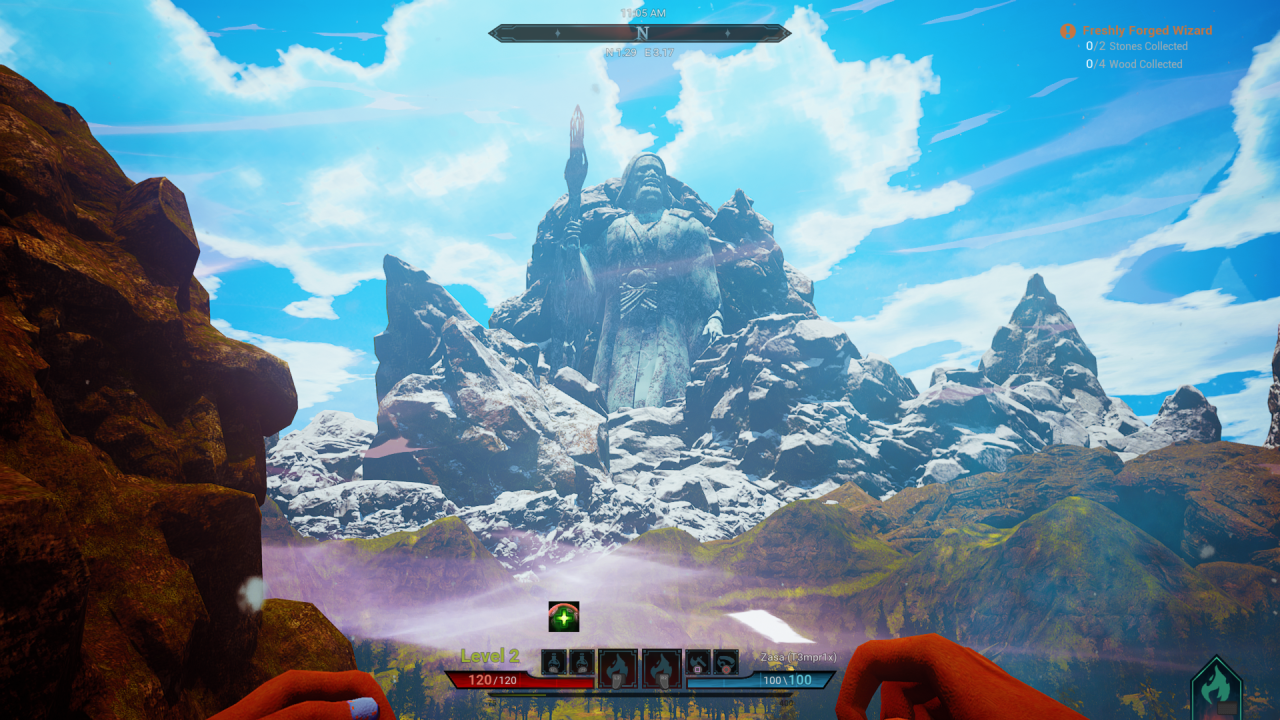Activate the flame spell slot marked R2
Screen dimensions: 1280x720
pyautogui.click(x=661, y=668)
